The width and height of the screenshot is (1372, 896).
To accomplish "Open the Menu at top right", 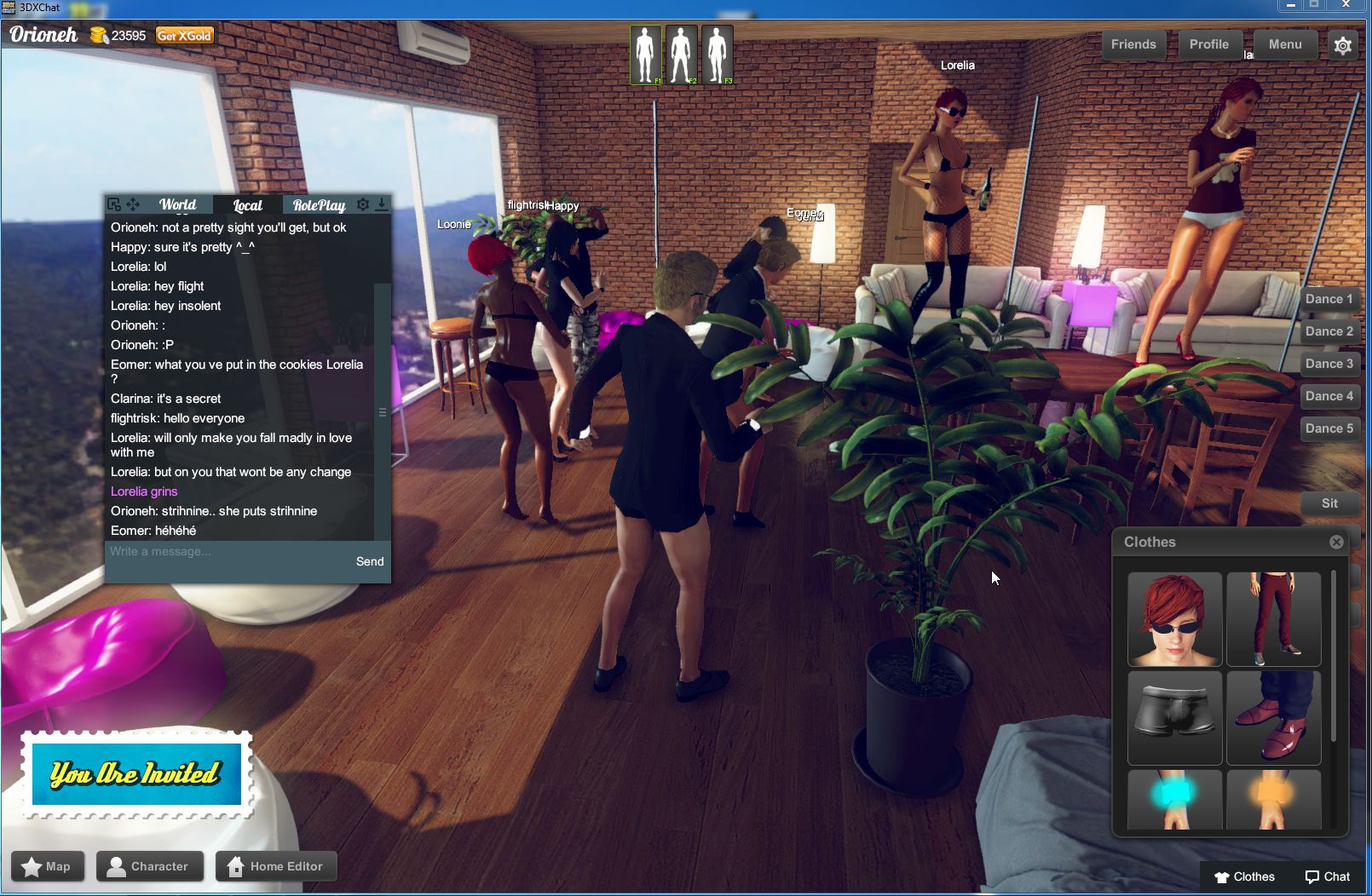I will pos(1284,44).
